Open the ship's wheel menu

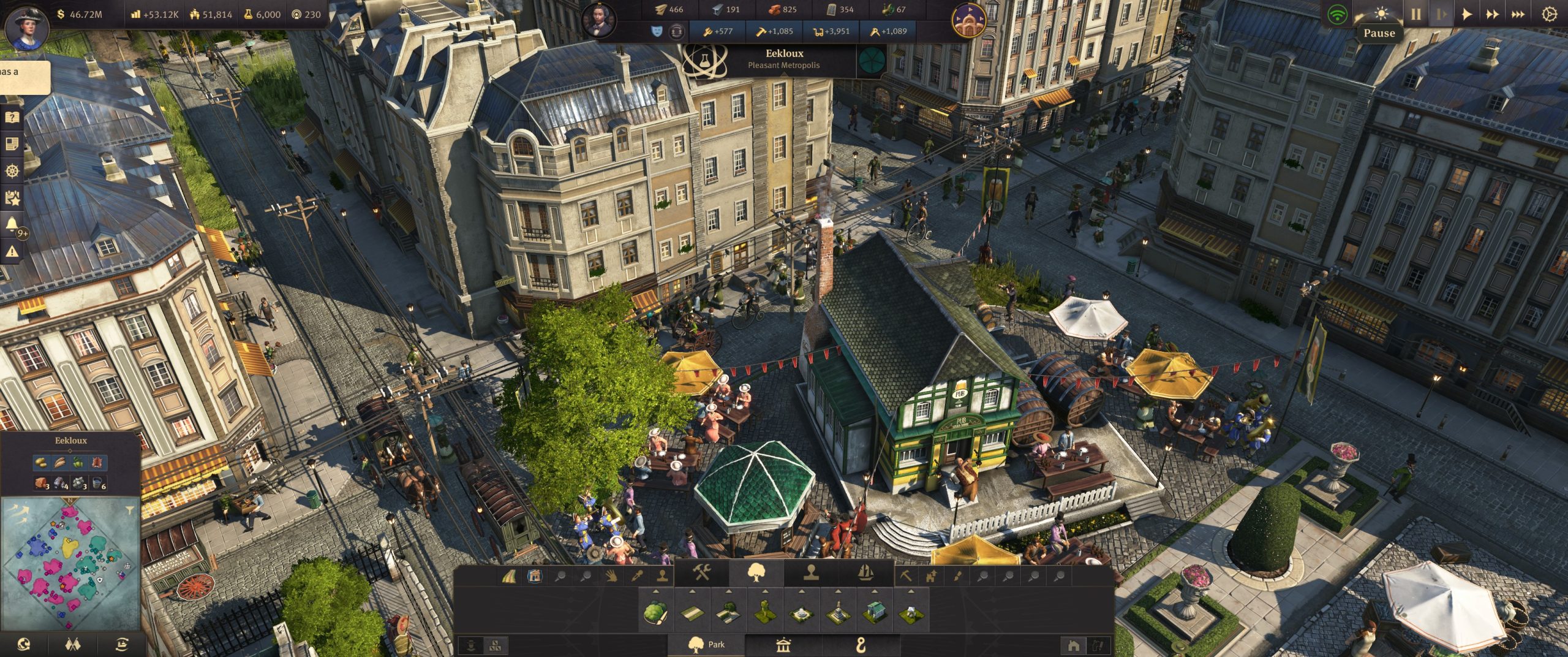tap(12, 170)
